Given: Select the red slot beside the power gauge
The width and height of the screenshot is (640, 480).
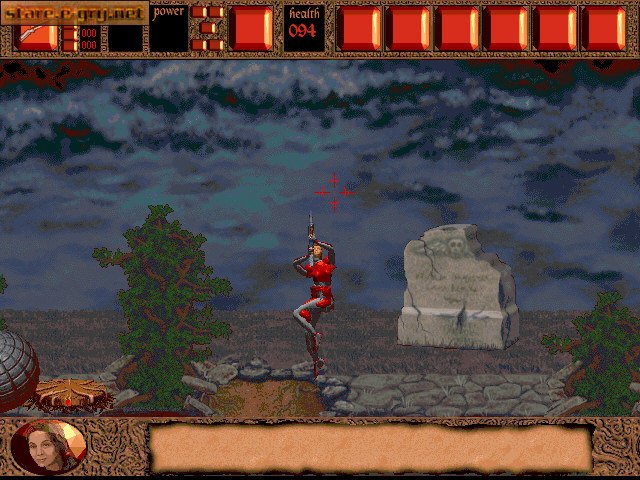Looking at the screenshot, I should point(251,27).
